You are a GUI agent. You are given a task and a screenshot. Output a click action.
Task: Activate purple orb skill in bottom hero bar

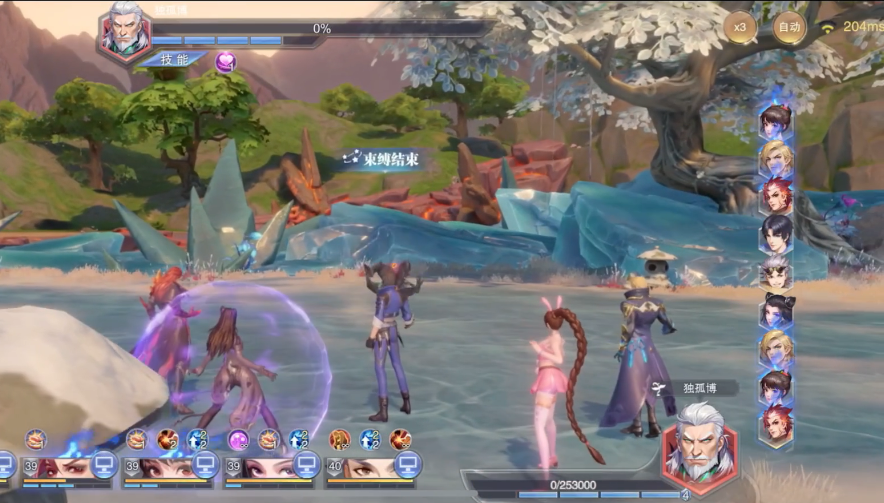(x=238, y=439)
